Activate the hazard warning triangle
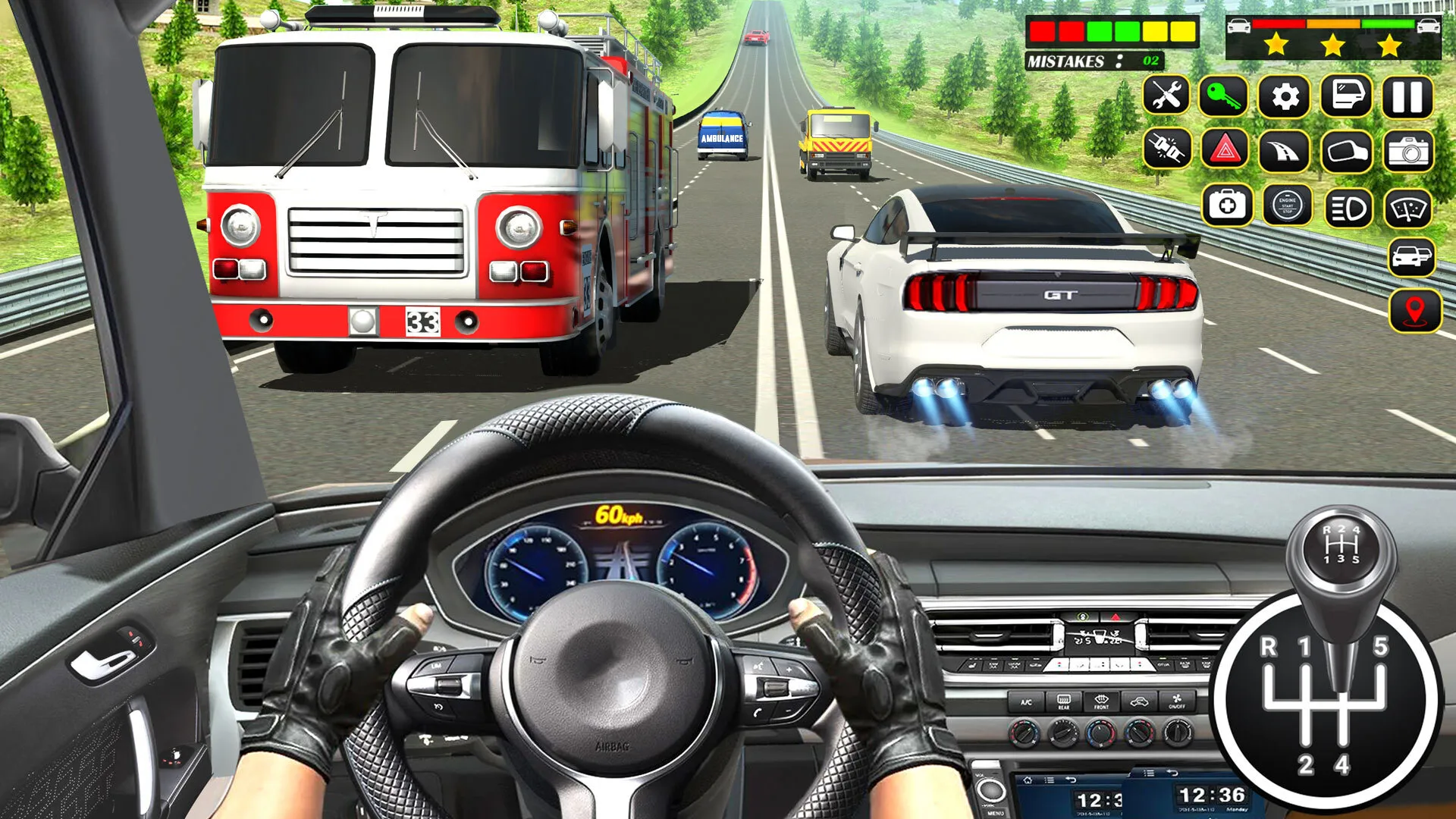This screenshot has height=819, width=1456. click(x=1227, y=152)
